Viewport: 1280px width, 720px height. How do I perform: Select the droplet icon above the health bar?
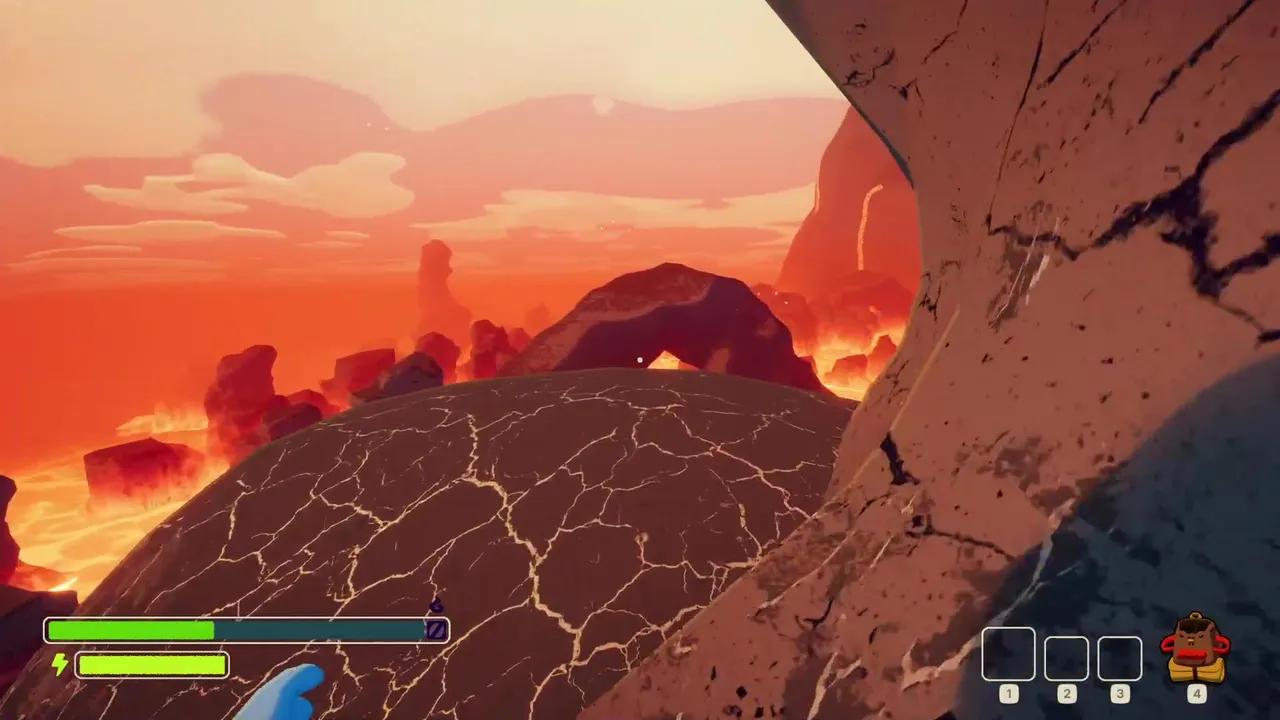436,606
